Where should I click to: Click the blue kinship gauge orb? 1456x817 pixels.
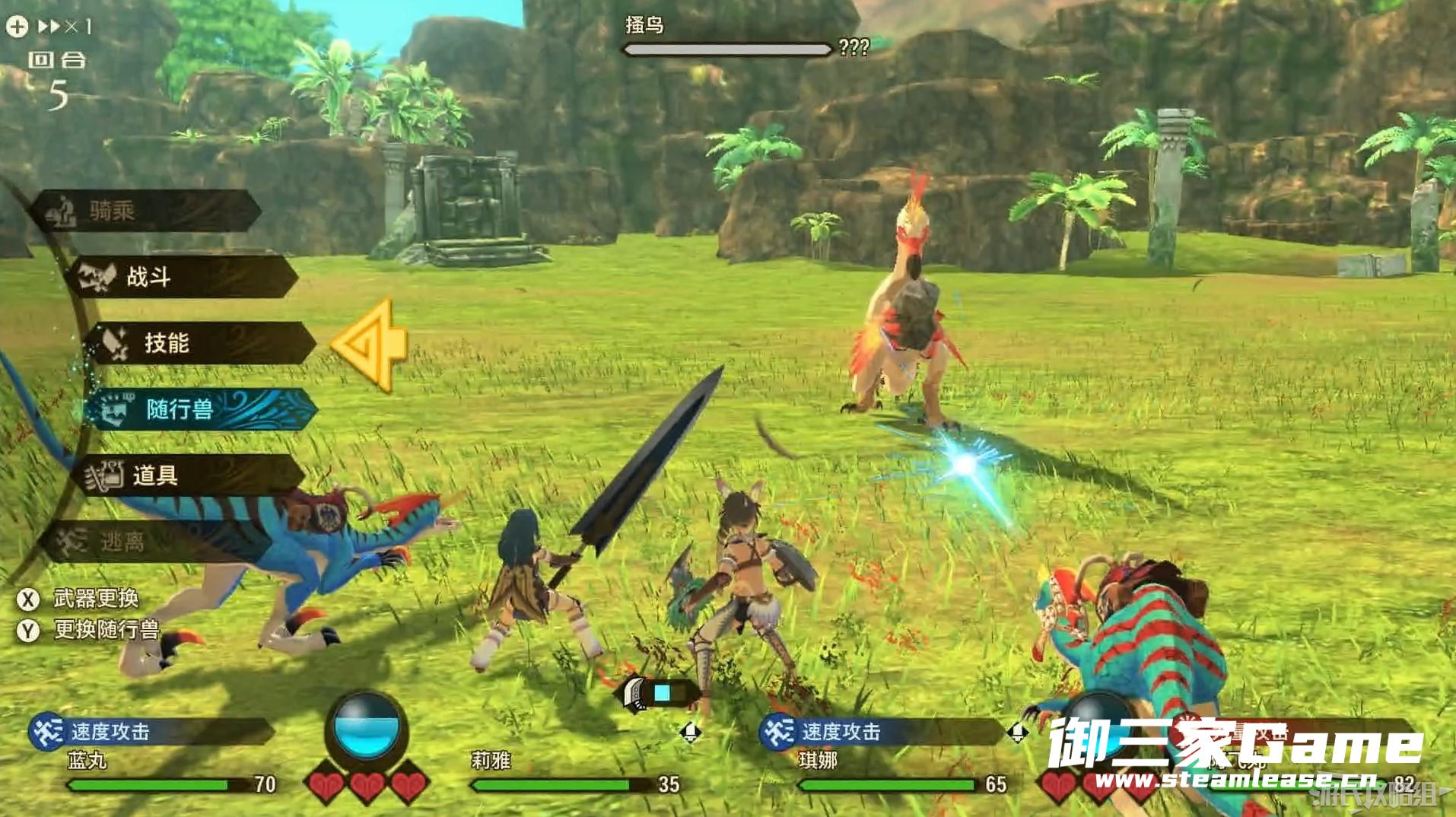tap(366, 728)
